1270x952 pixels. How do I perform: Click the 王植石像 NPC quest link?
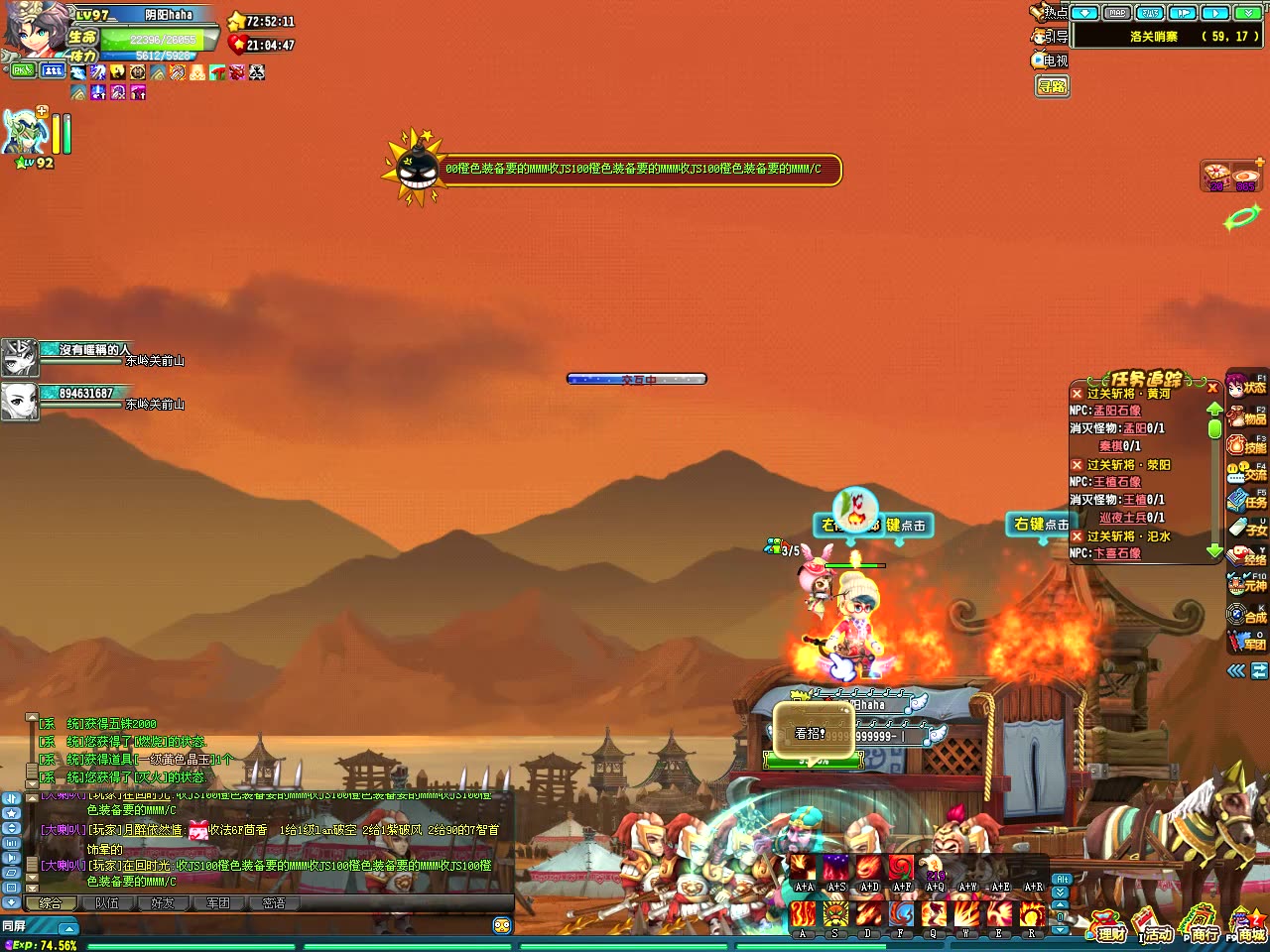pyautogui.click(x=1117, y=482)
